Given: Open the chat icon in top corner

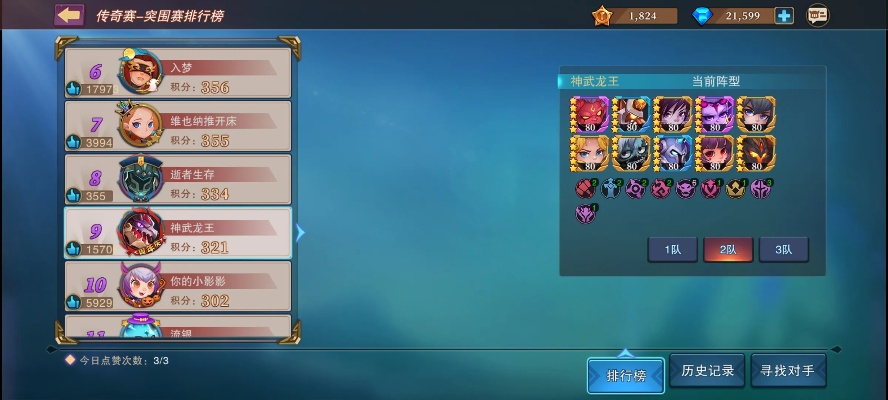Looking at the screenshot, I should (818, 15).
